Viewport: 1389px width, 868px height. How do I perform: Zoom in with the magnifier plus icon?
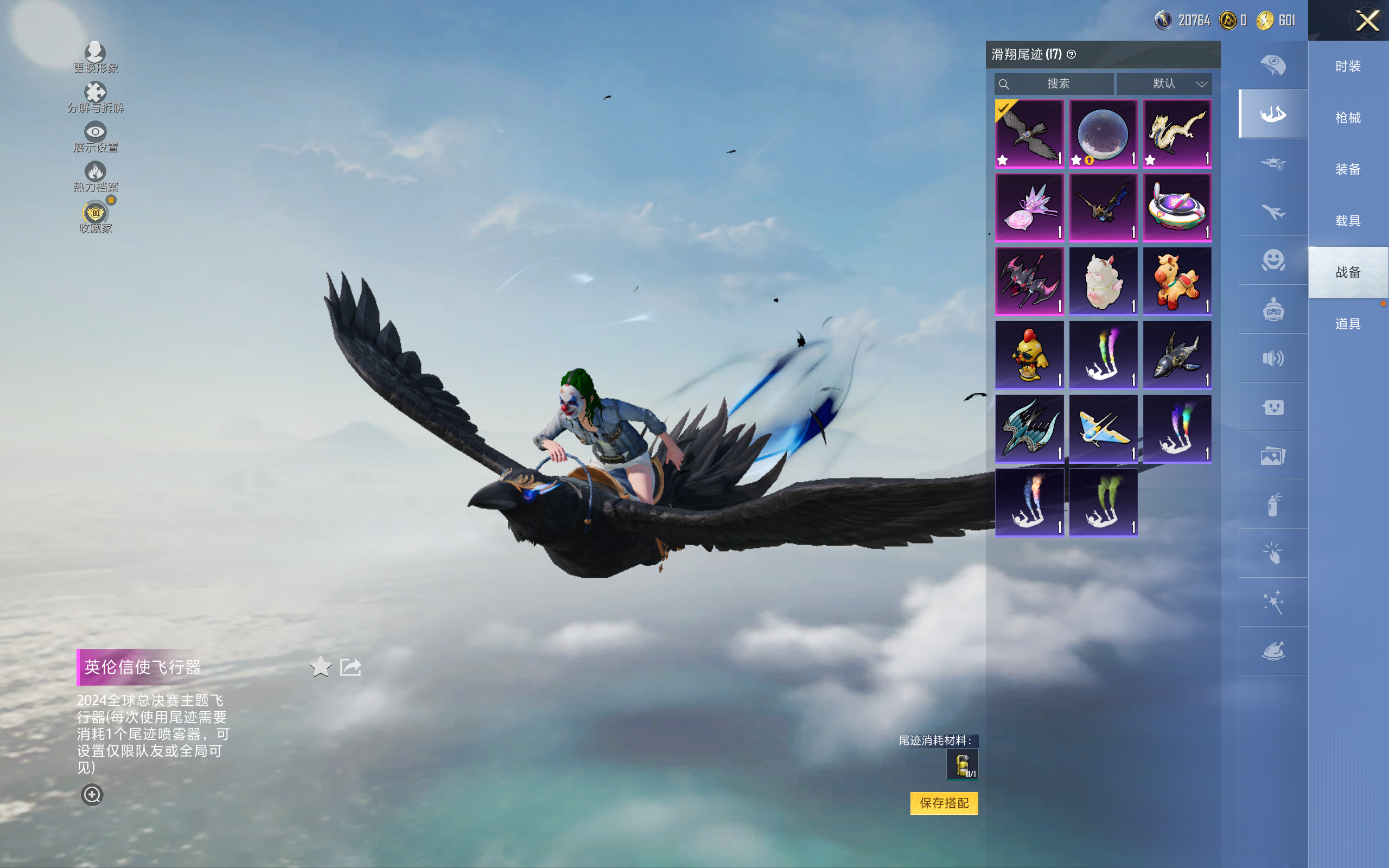pyautogui.click(x=92, y=795)
